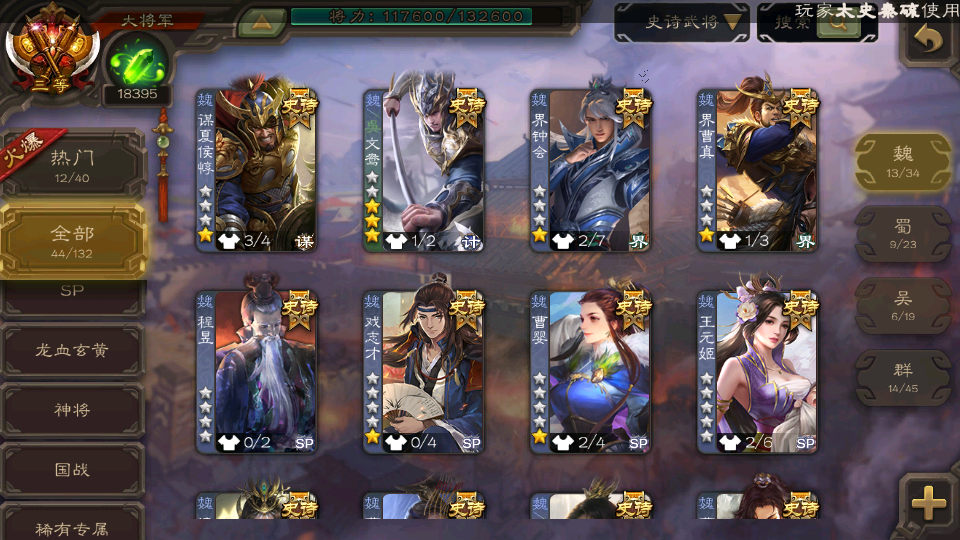Choose the 国战 category tab
The width and height of the screenshot is (960, 540).
(73, 469)
